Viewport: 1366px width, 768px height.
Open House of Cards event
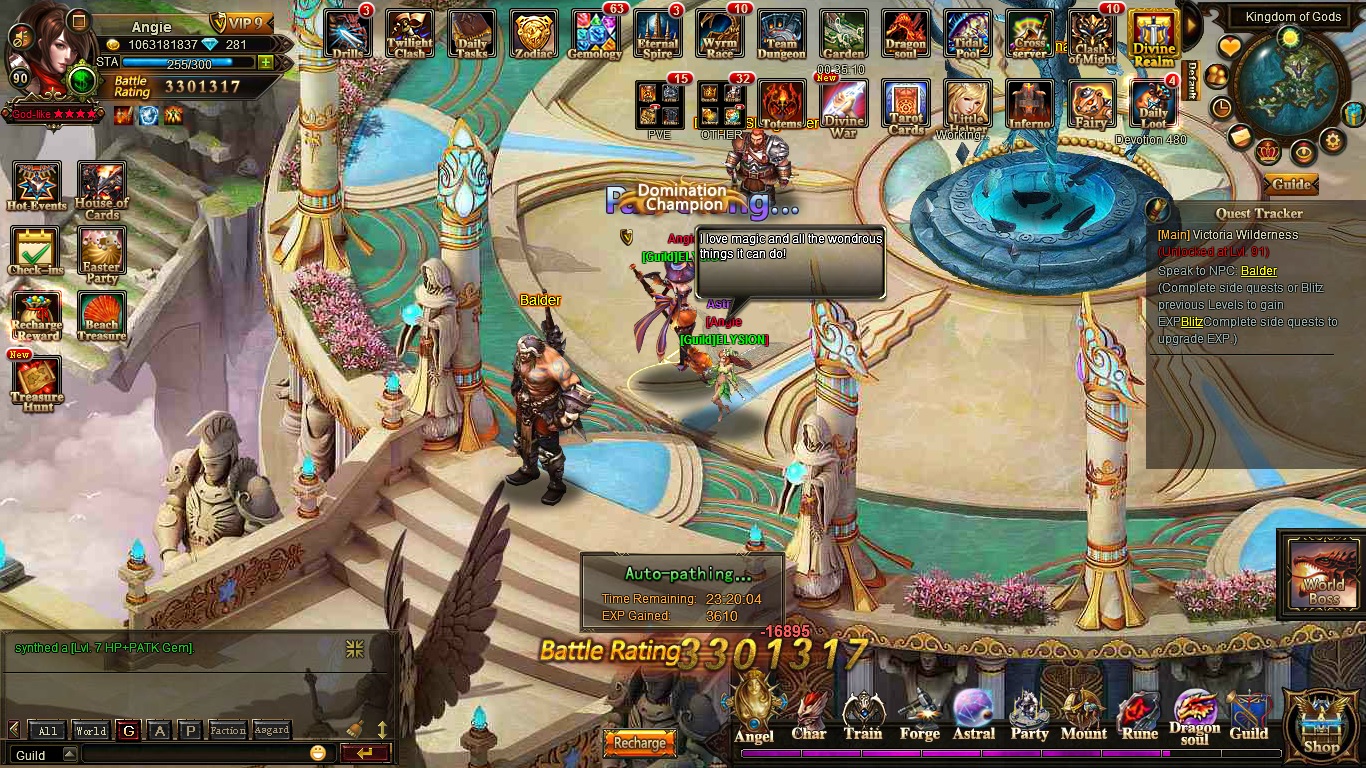pyautogui.click(x=101, y=190)
